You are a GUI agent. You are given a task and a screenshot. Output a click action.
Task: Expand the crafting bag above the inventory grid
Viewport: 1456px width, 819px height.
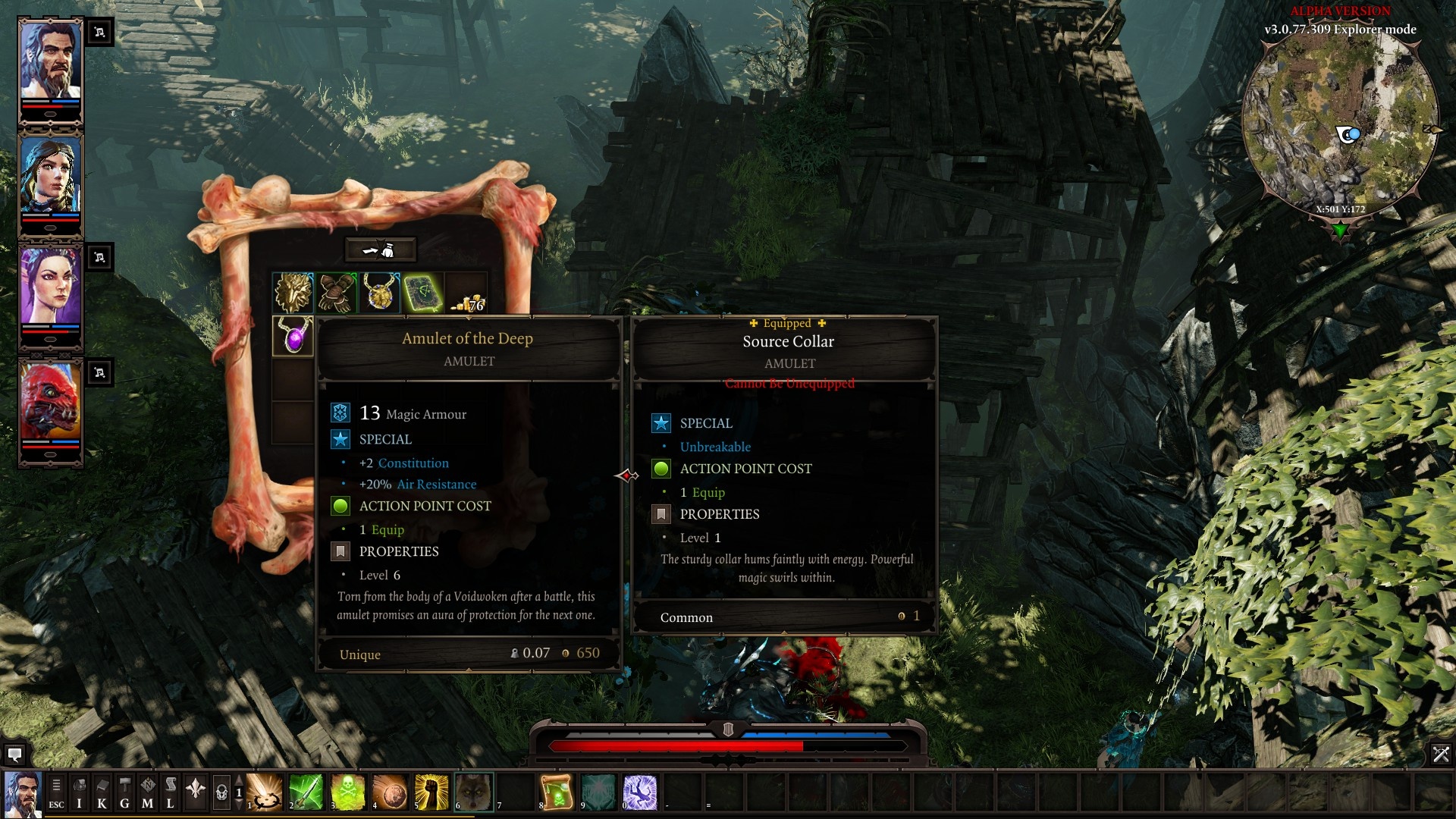click(x=382, y=248)
